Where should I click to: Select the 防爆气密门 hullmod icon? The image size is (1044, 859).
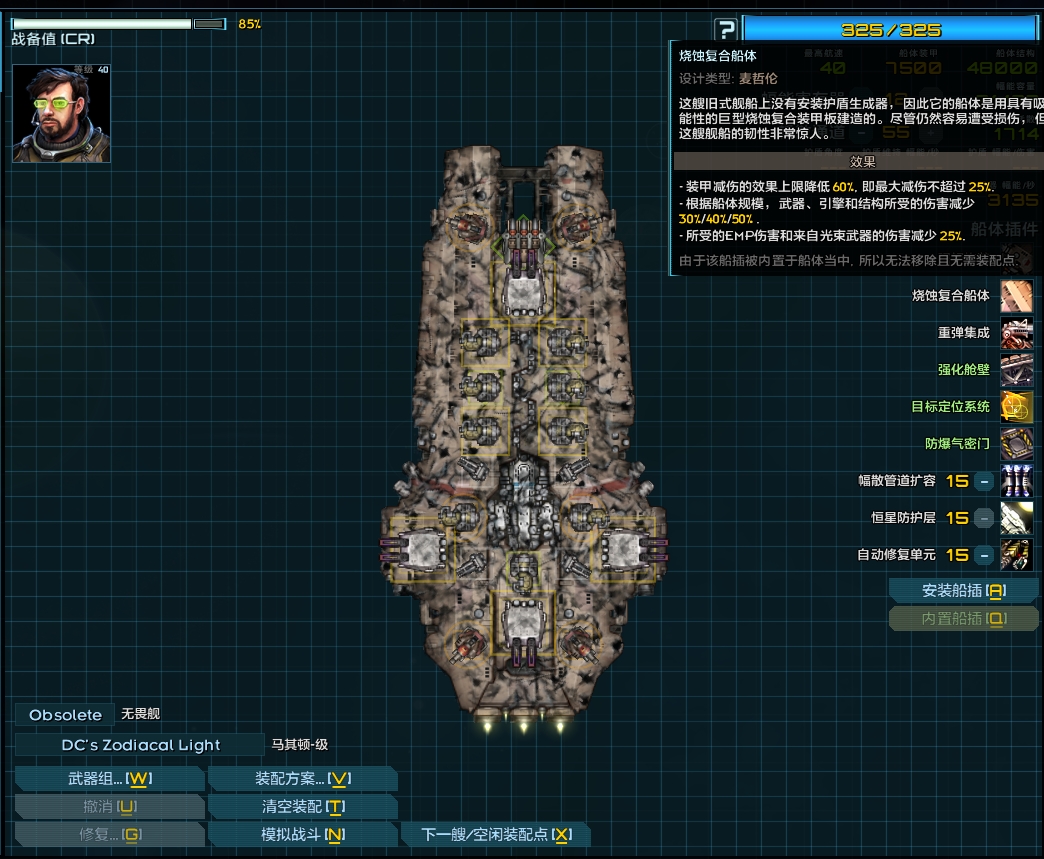pyautogui.click(x=1016, y=444)
